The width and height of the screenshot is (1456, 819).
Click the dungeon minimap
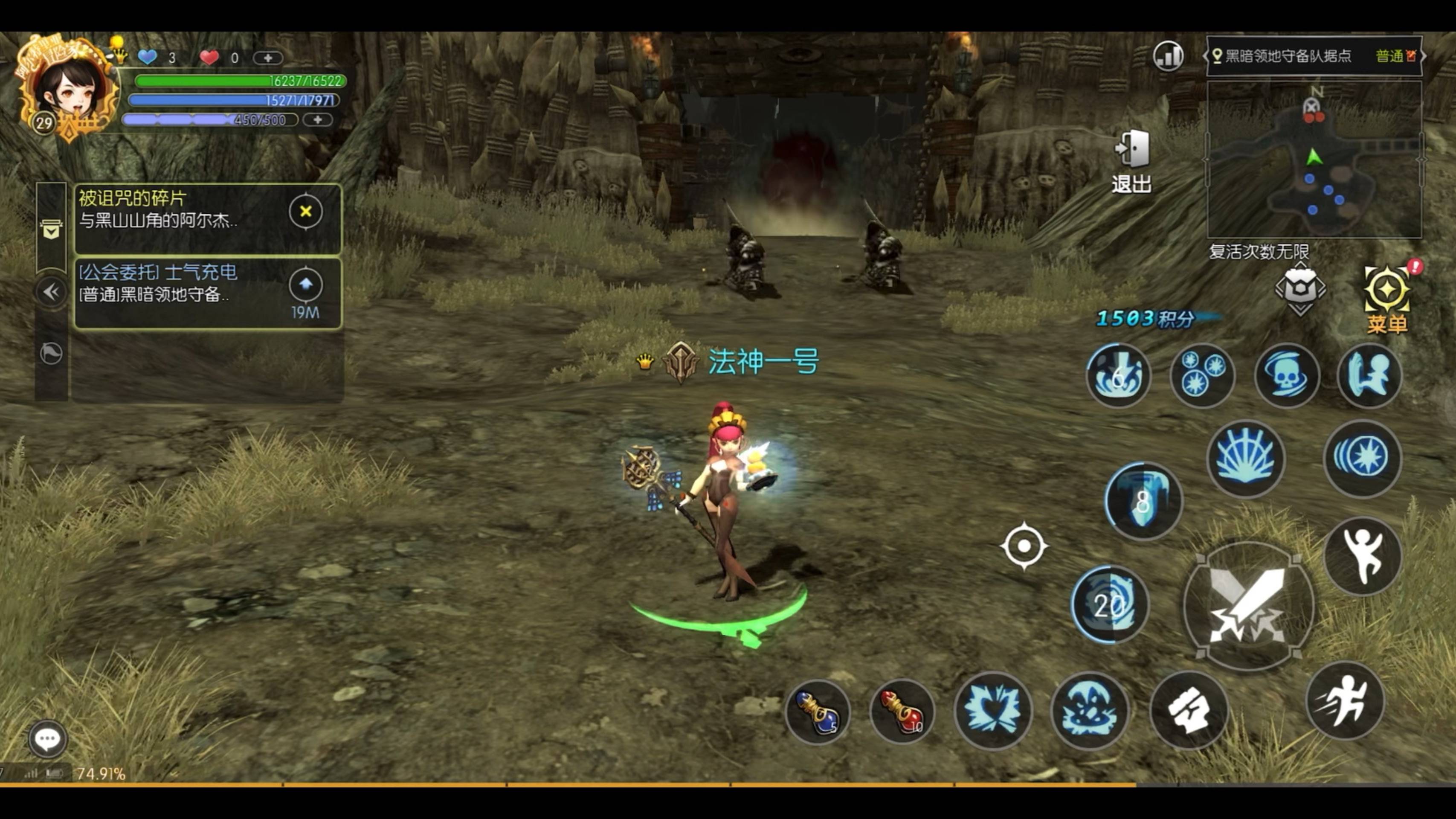coord(1314,160)
